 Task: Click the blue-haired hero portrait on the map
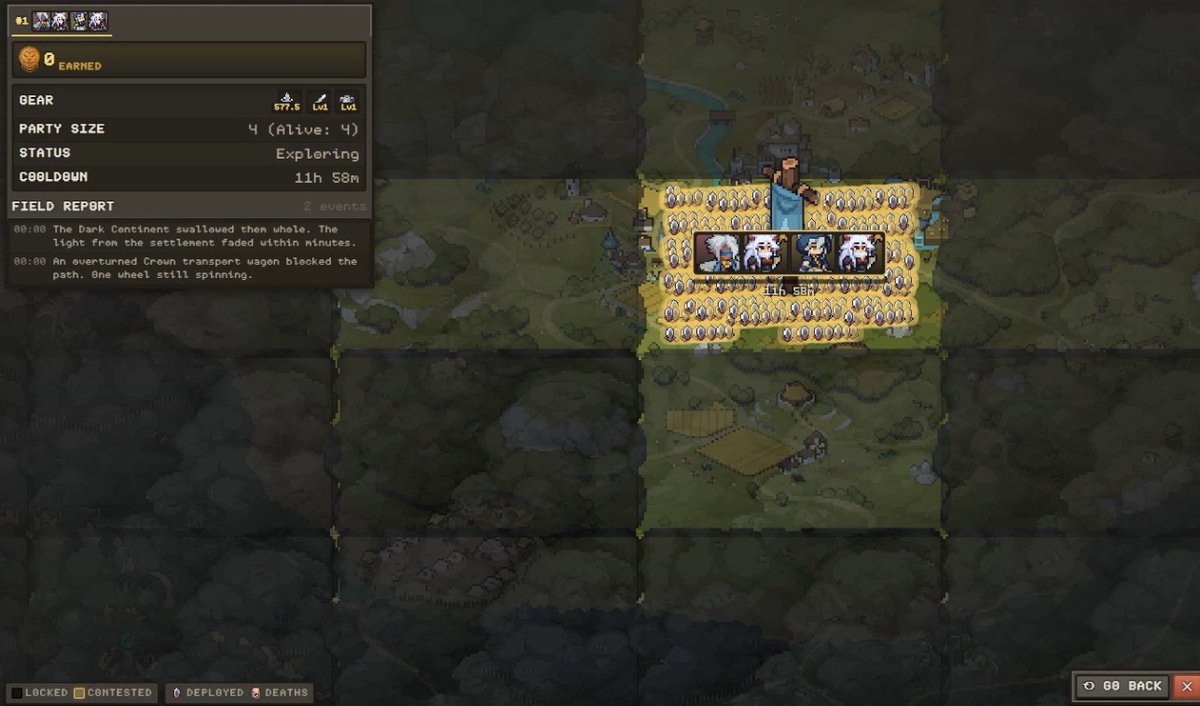tap(813, 253)
